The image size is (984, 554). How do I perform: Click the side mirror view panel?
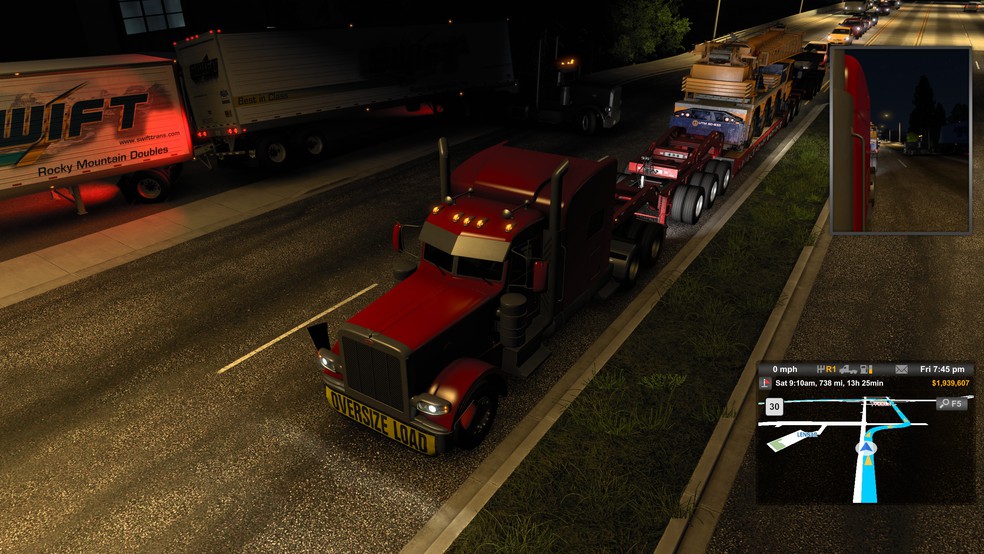tap(900, 140)
